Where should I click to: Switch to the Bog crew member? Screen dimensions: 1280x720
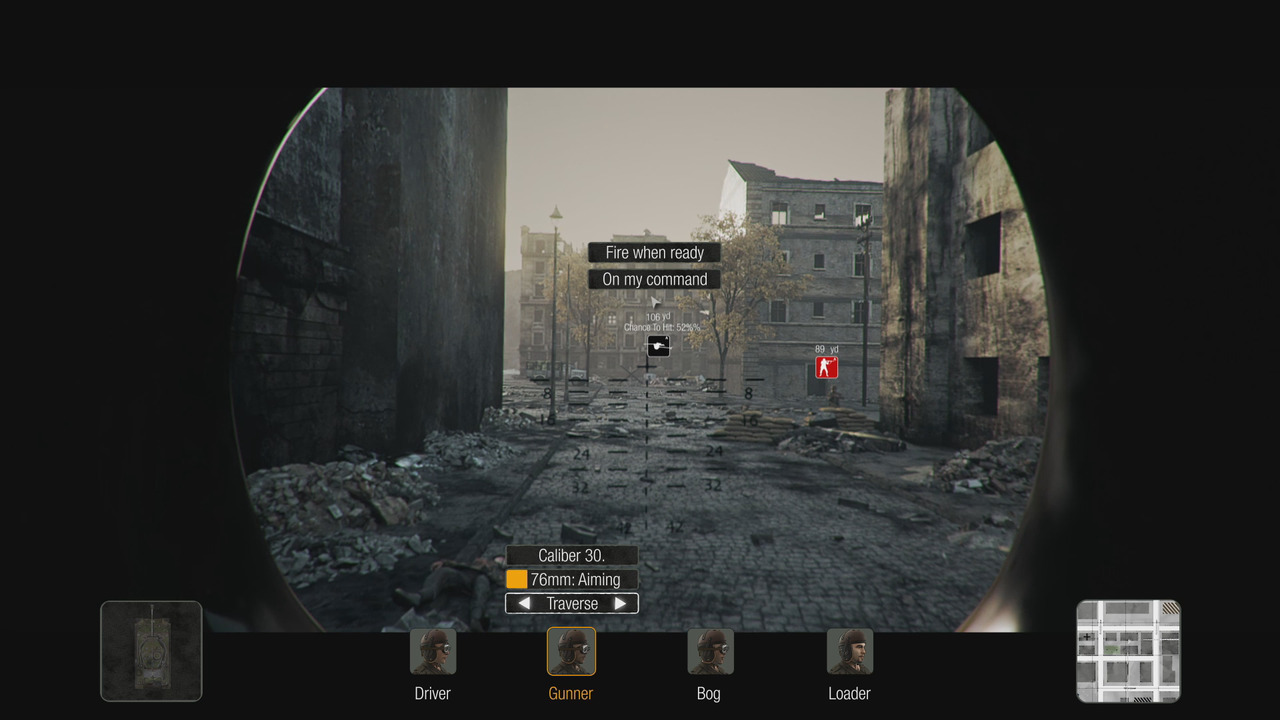pyautogui.click(x=709, y=652)
